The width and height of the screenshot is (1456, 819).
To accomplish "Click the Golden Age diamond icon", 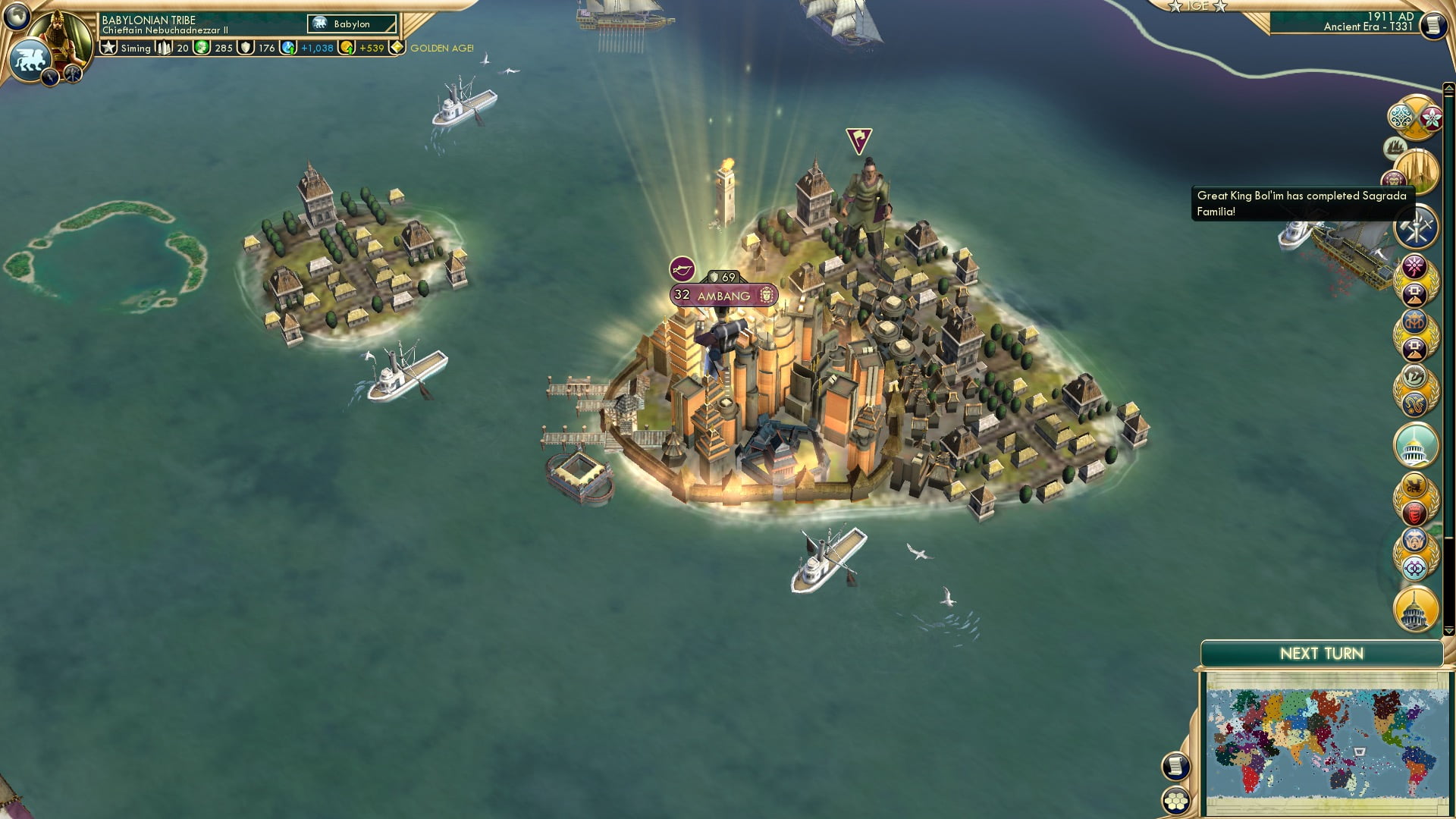I will [397, 48].
